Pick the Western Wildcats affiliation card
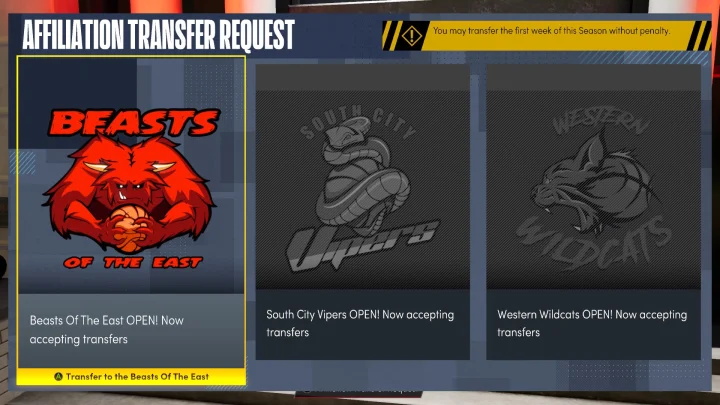This screenshot has height=405, width=720. pos(593,210)
